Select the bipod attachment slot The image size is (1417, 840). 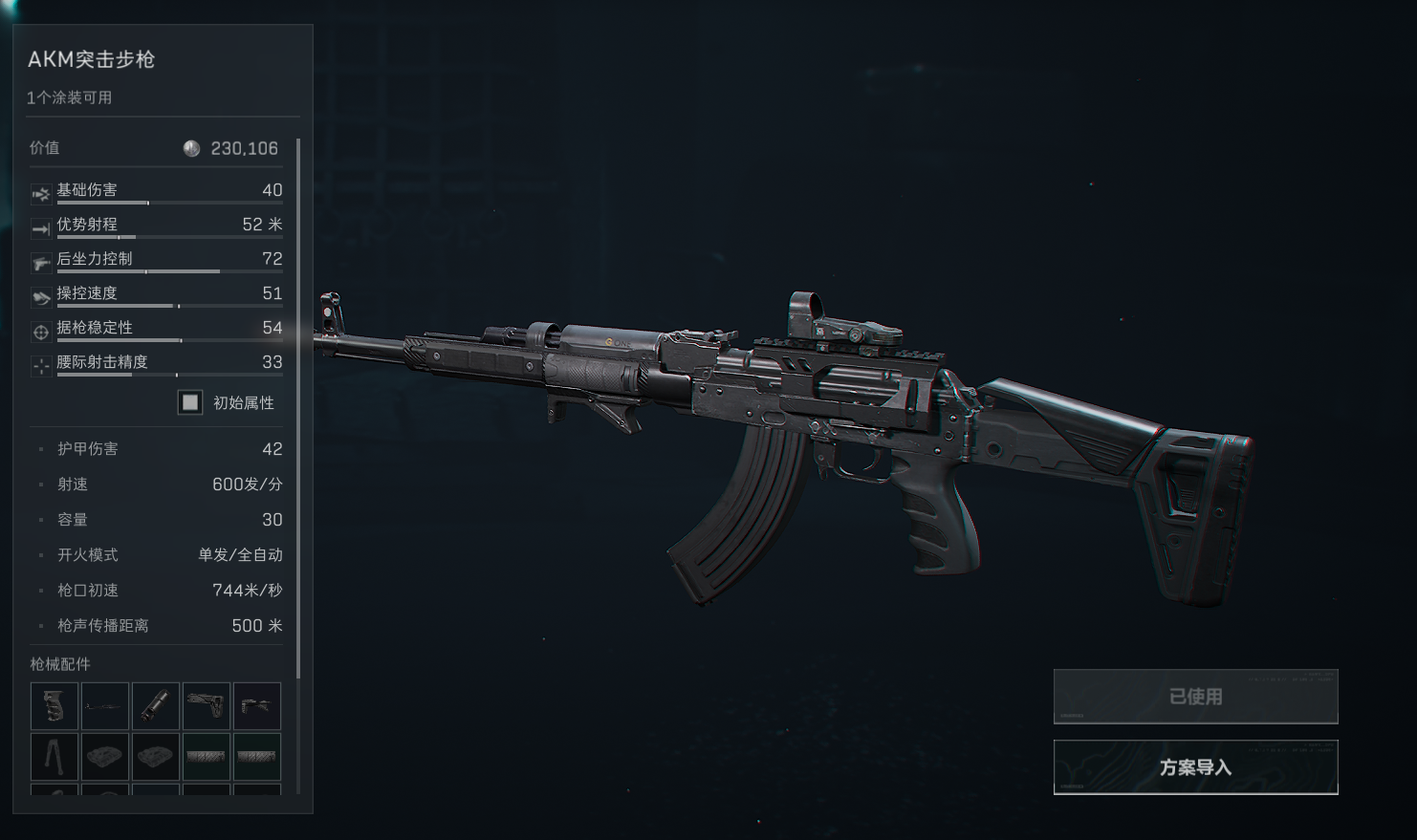point(54,757)
